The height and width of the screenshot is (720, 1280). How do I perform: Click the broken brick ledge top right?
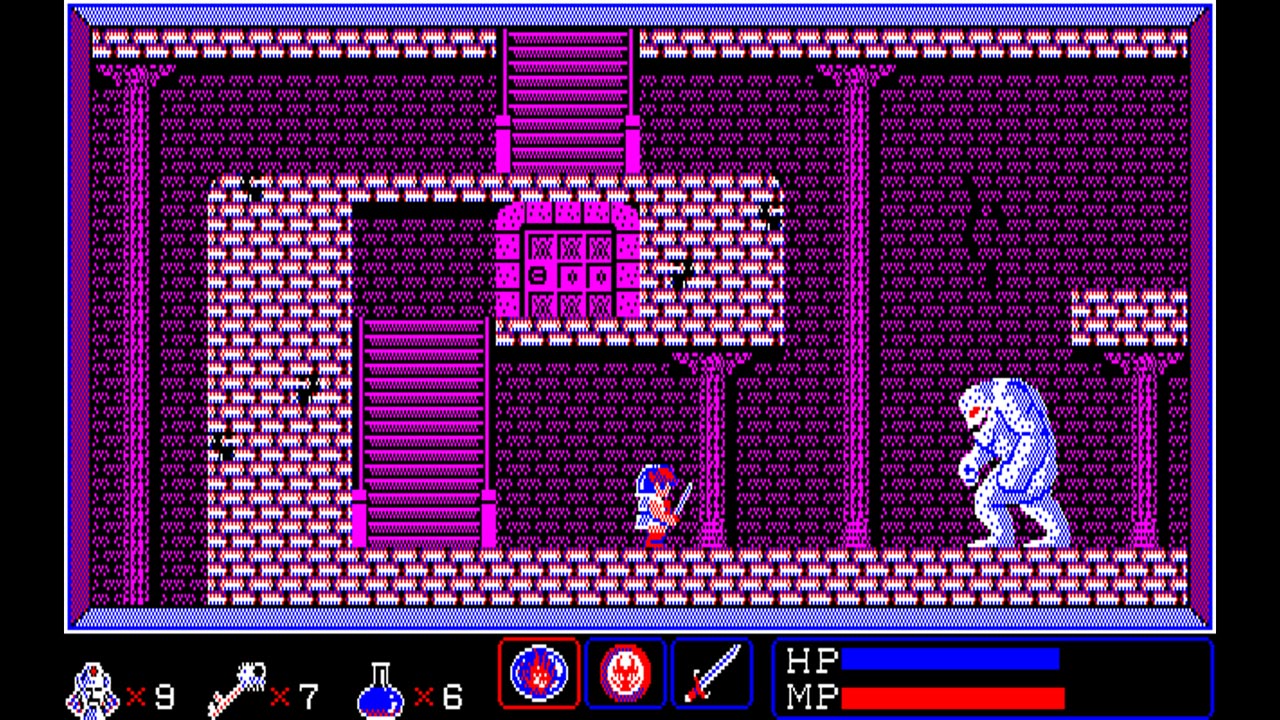1125,315
